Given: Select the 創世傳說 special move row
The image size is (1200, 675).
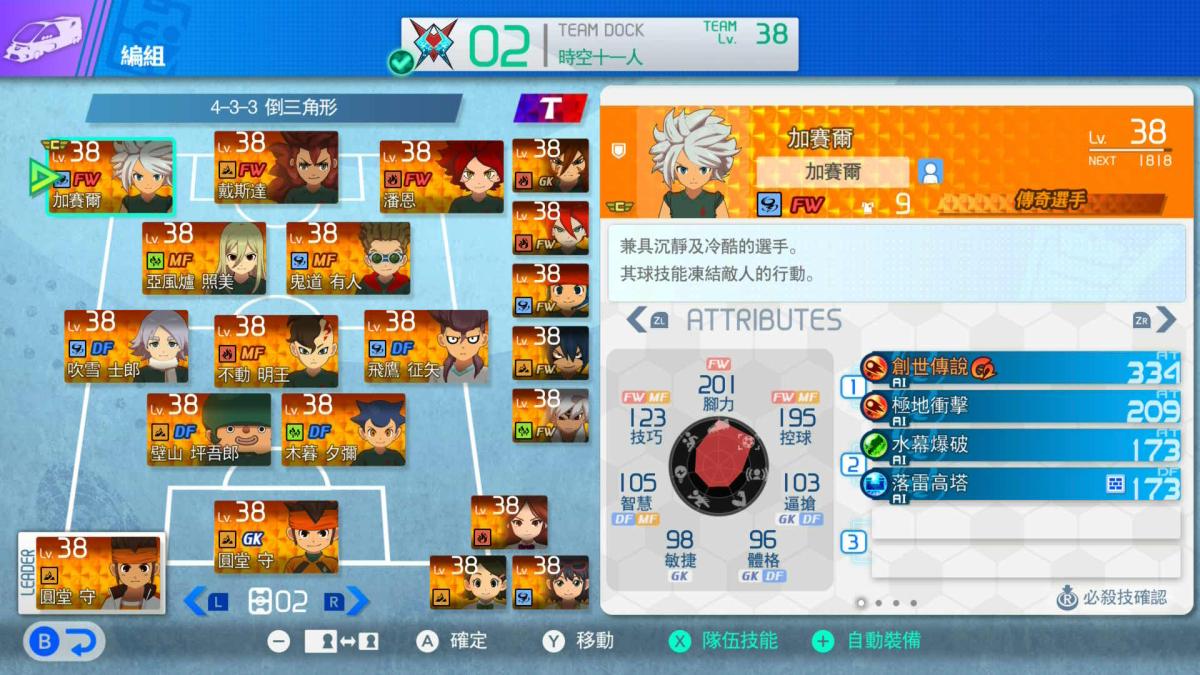Looking at the screenshot, I should (x=1020, y=368).
